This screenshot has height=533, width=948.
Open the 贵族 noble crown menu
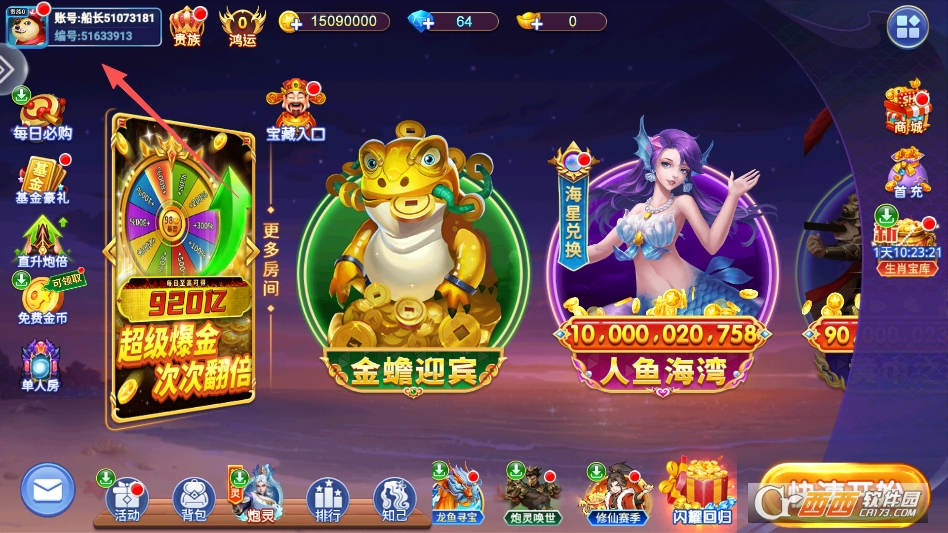(187, 24)
